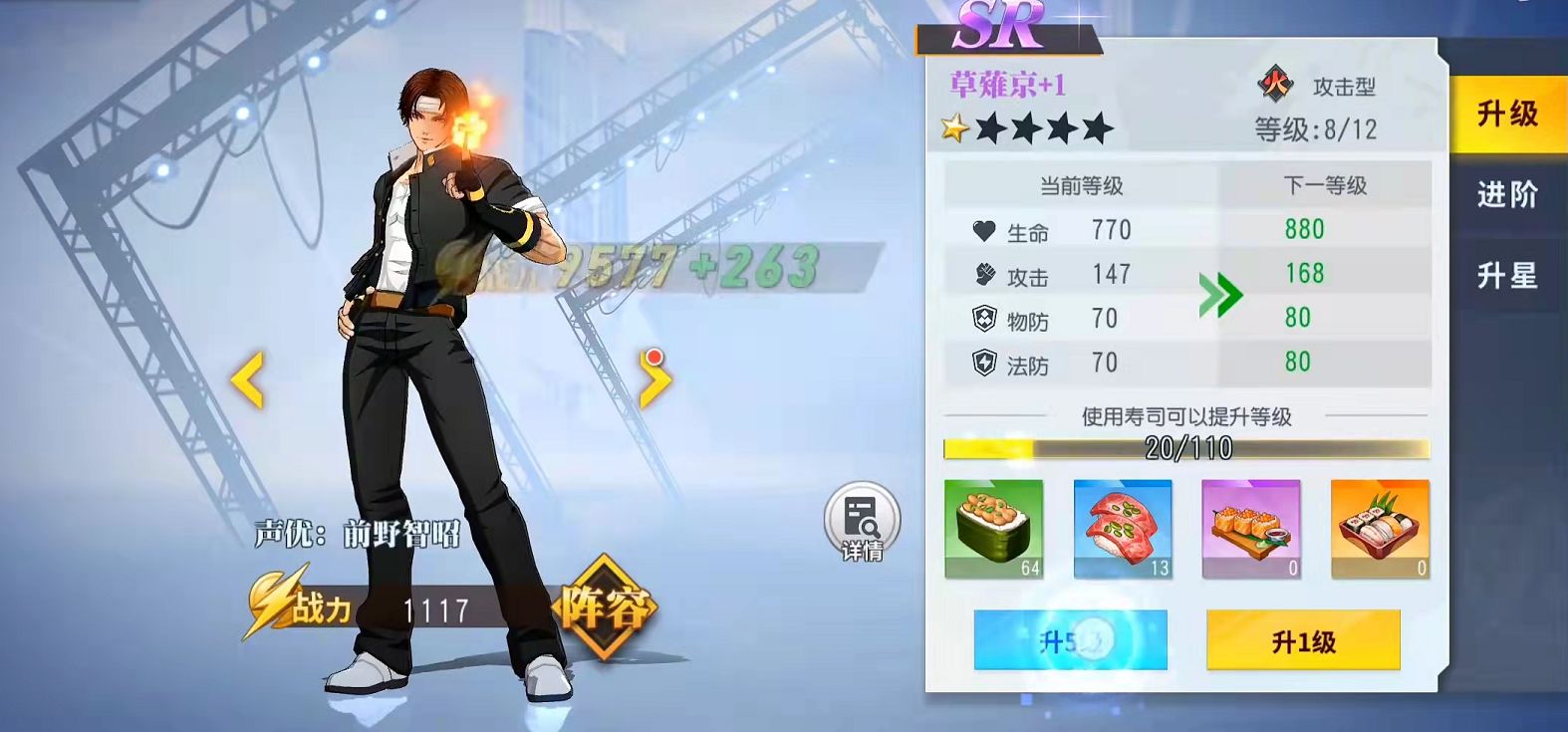Open the 进阶 advancement tab

pos(1506,194)
